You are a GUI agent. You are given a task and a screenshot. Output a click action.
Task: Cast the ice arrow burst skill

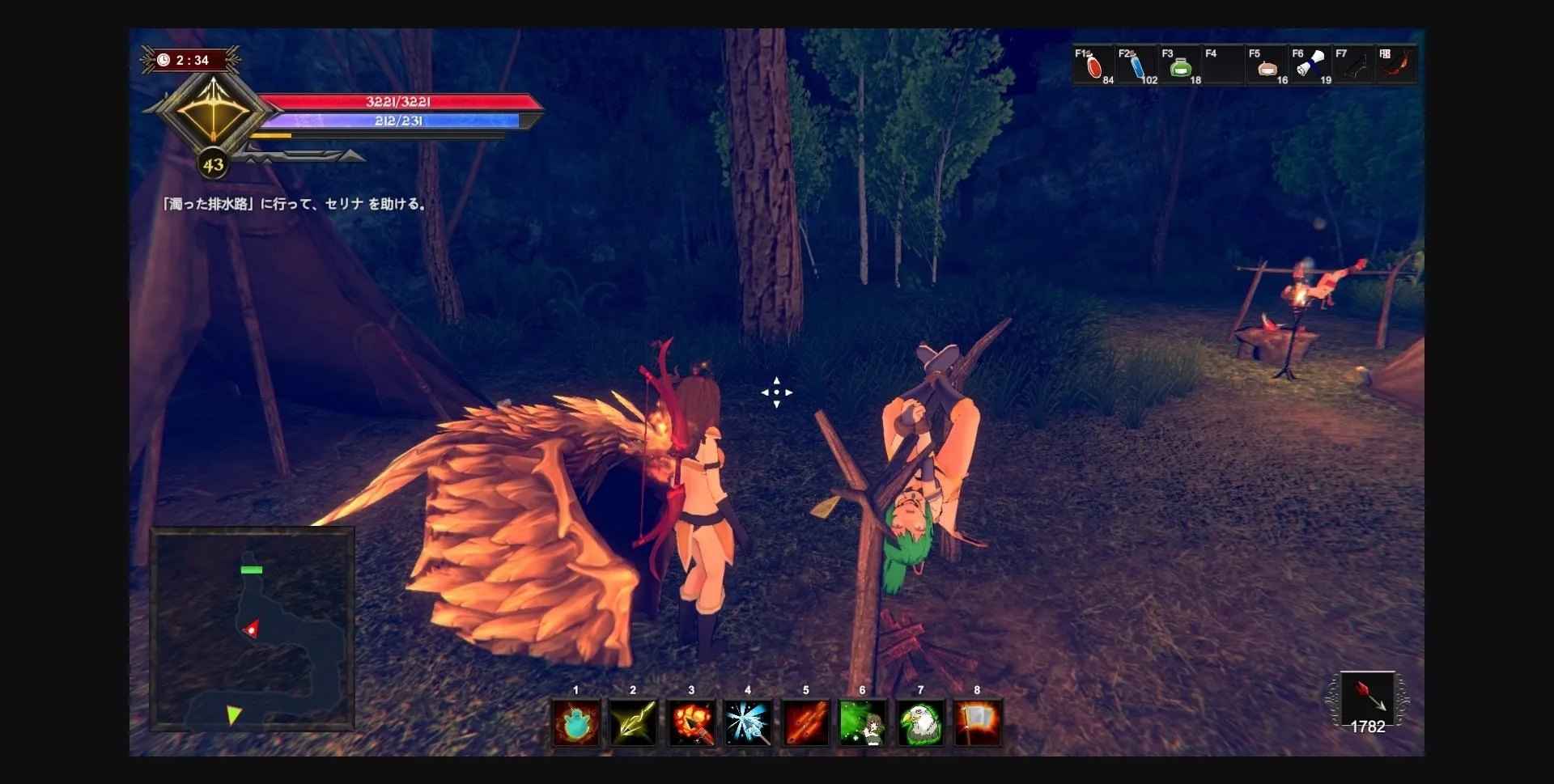[x=749, y=723]
